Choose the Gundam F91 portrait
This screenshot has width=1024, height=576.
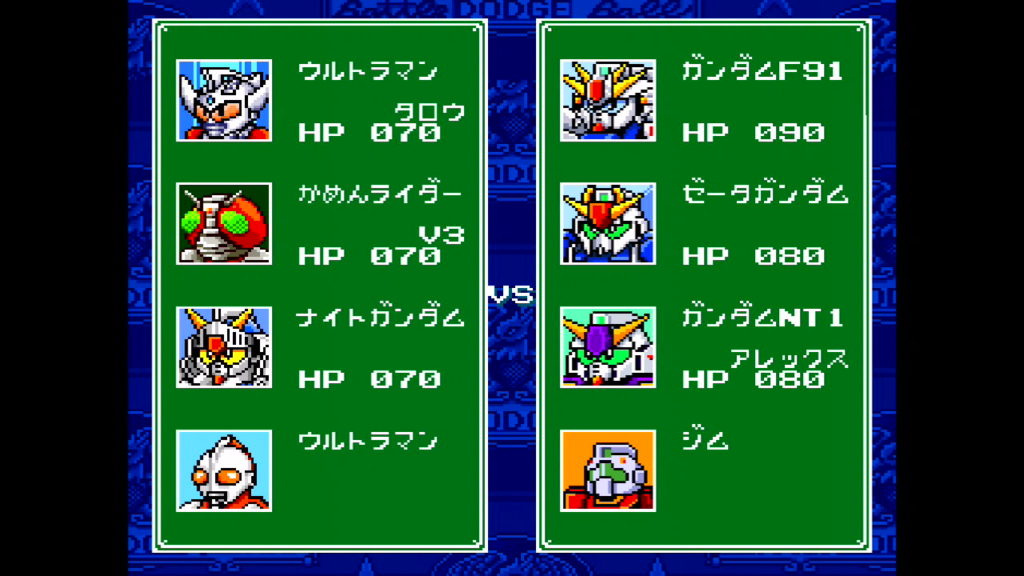[608, 100]
